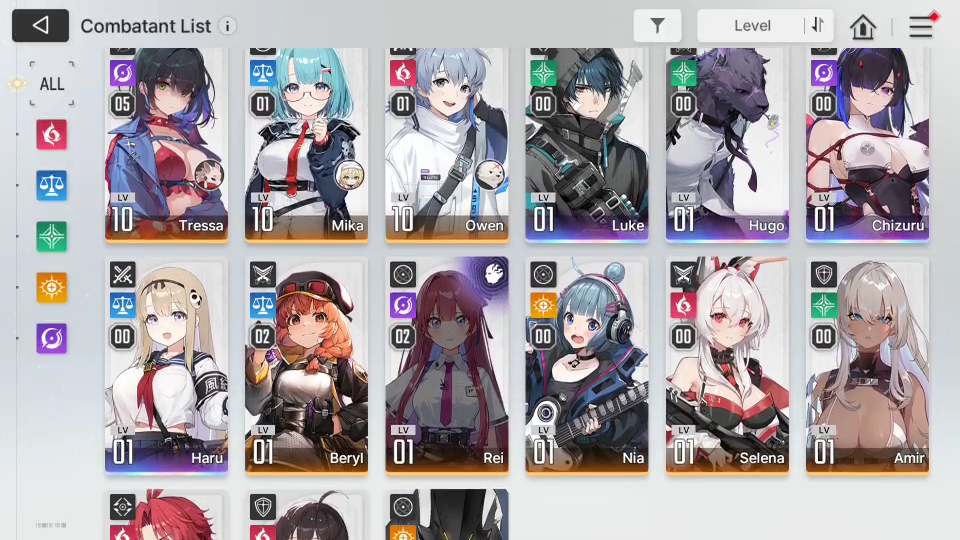
Task: Open Owen's combatant card
Action: (446, 145)
